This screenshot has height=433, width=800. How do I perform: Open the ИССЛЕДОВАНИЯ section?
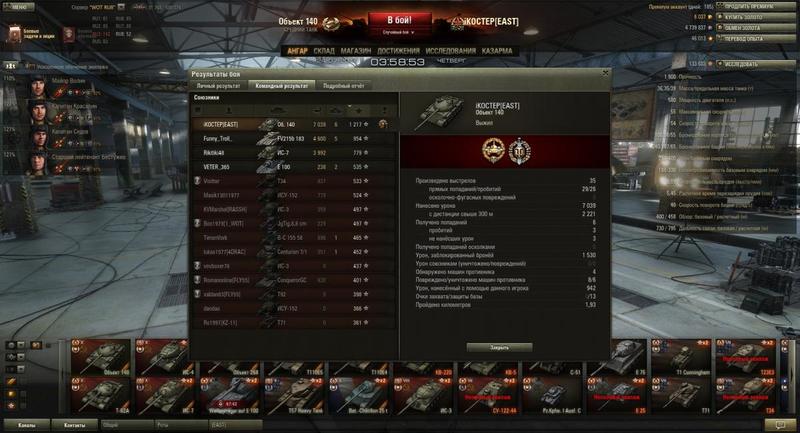(x=450, y=49)
